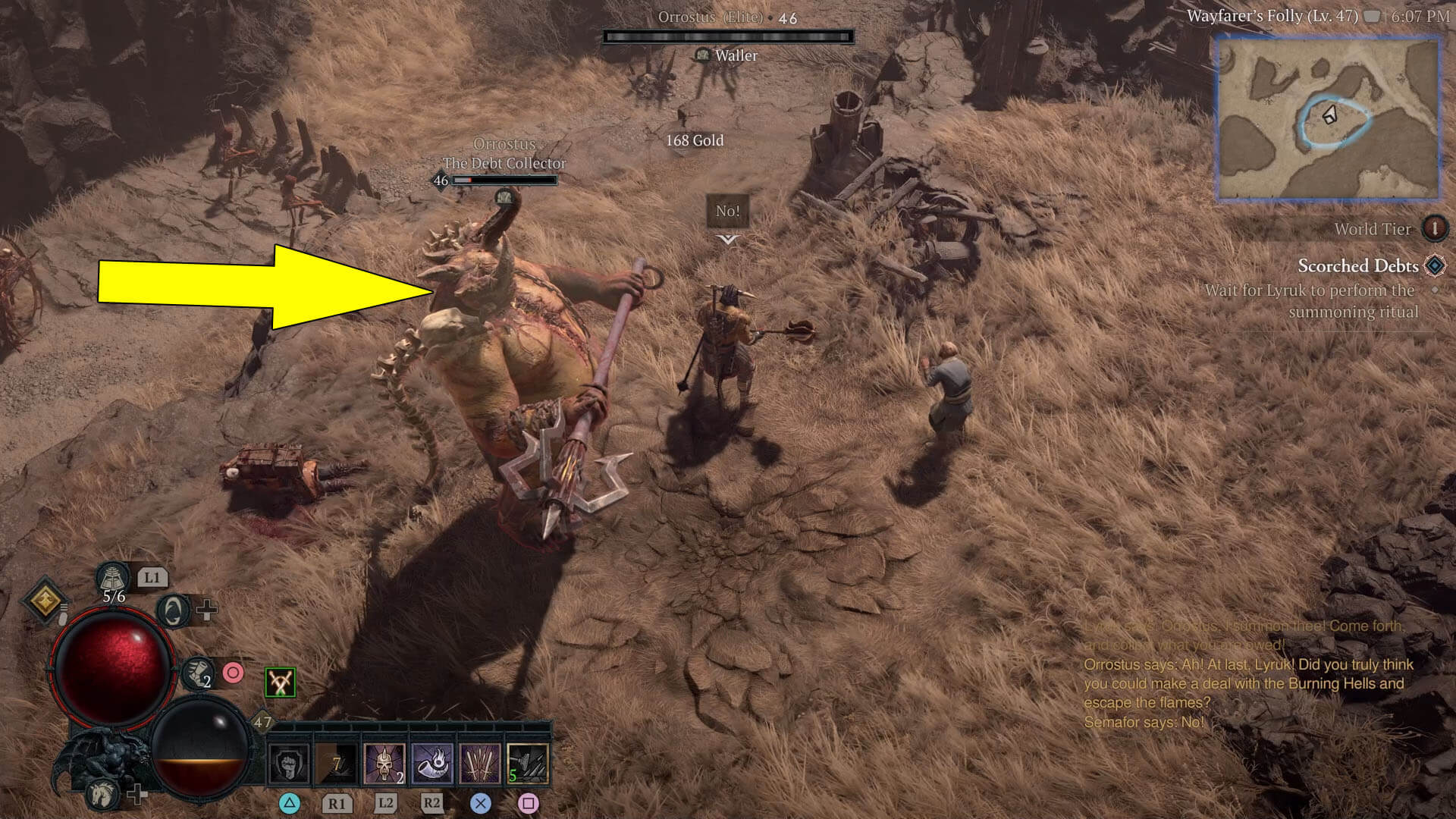Viewport: 1456px width, 819px height.
Task: Click the 168 Gold pickup label
Action: [695, 141]
